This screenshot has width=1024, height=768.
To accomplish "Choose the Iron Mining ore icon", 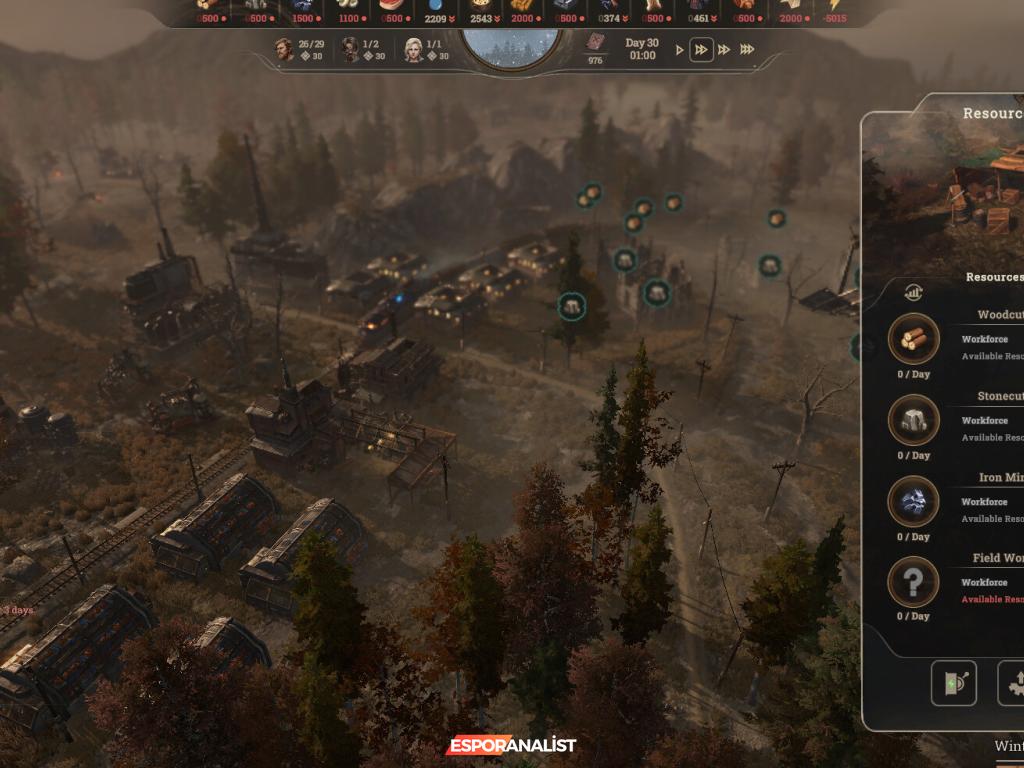I will tap(913, 501).
